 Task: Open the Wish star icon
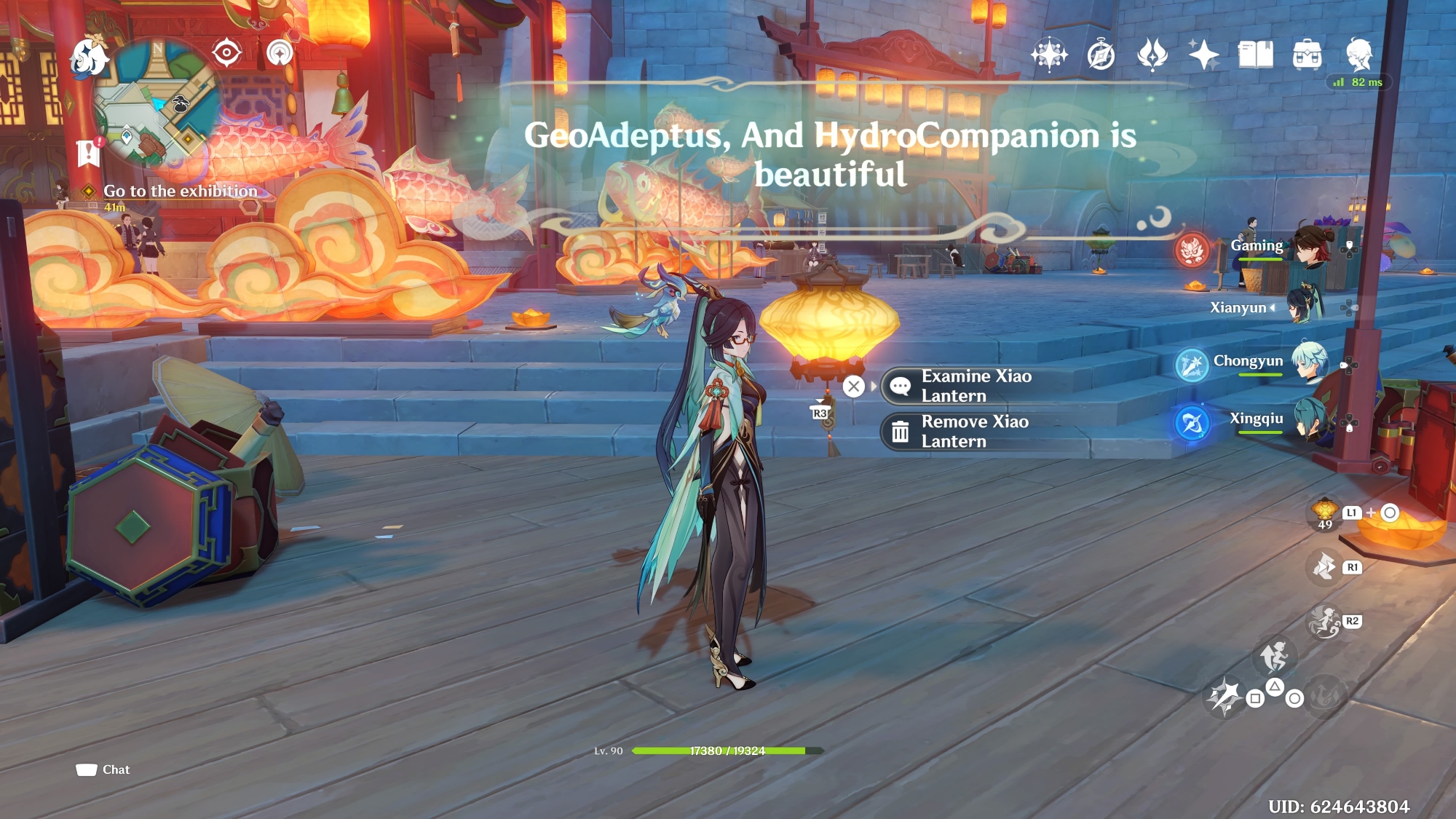(1203, 55)
